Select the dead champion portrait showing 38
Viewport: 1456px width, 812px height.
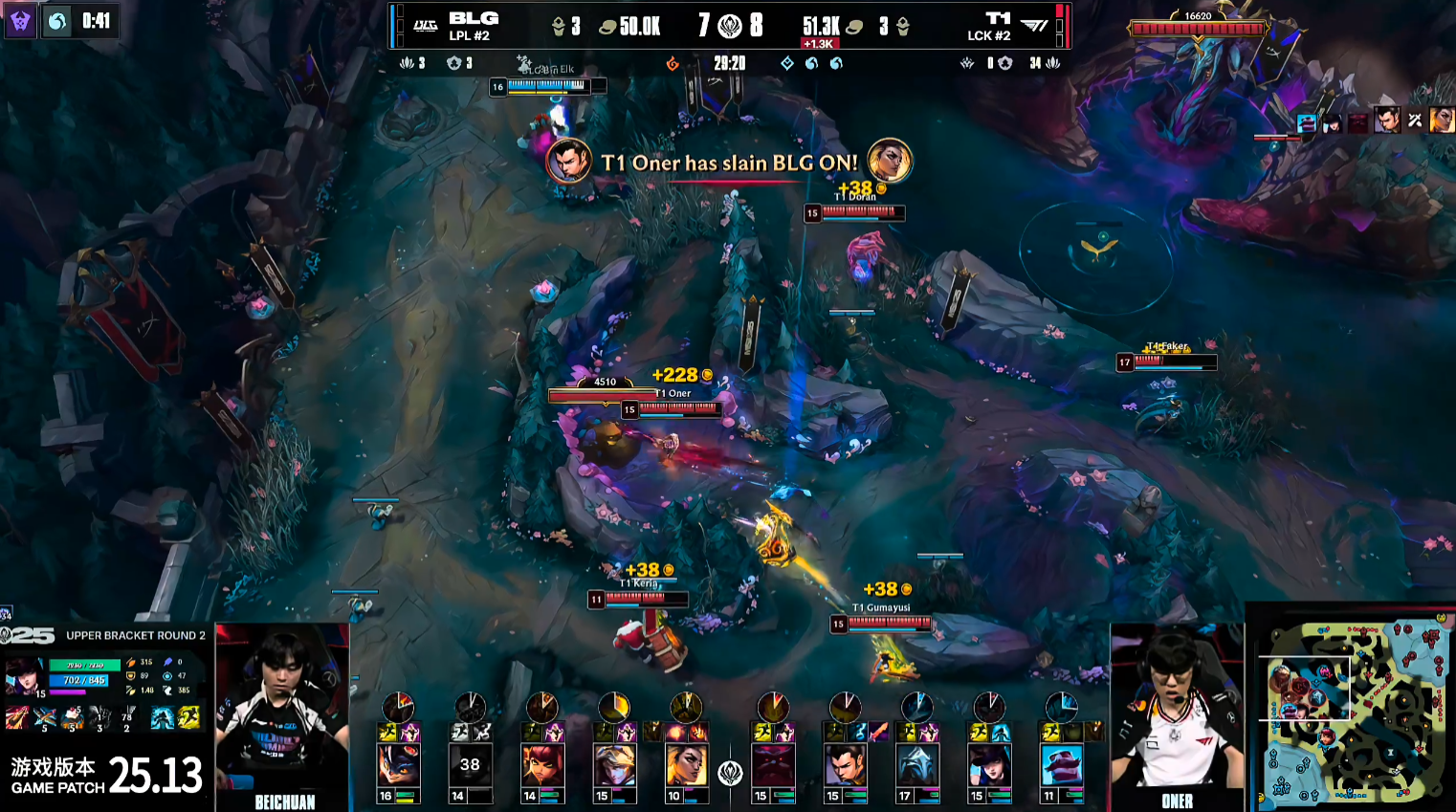[470, 765]
